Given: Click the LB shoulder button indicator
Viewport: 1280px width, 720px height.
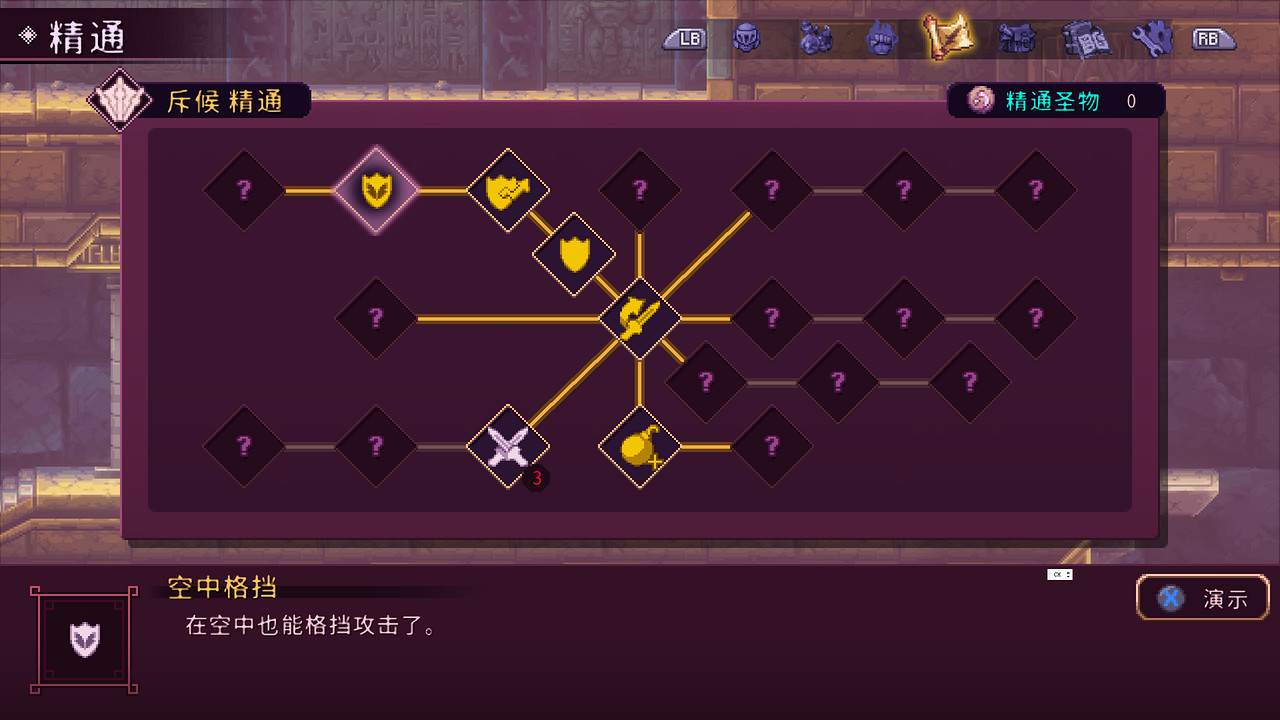Looking at the screenshot, I should [685, 40].
